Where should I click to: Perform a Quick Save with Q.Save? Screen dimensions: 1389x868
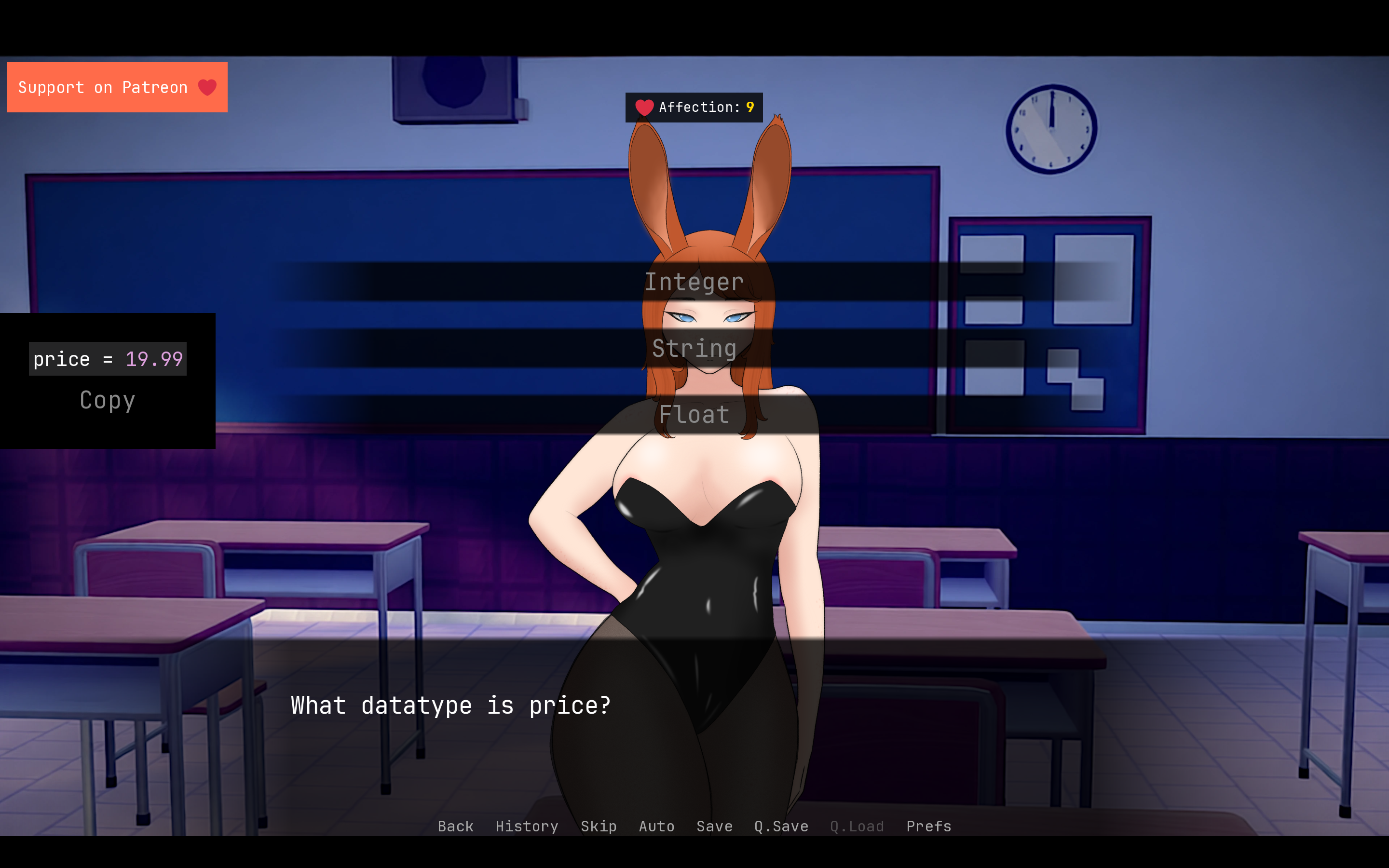[781, 826]
